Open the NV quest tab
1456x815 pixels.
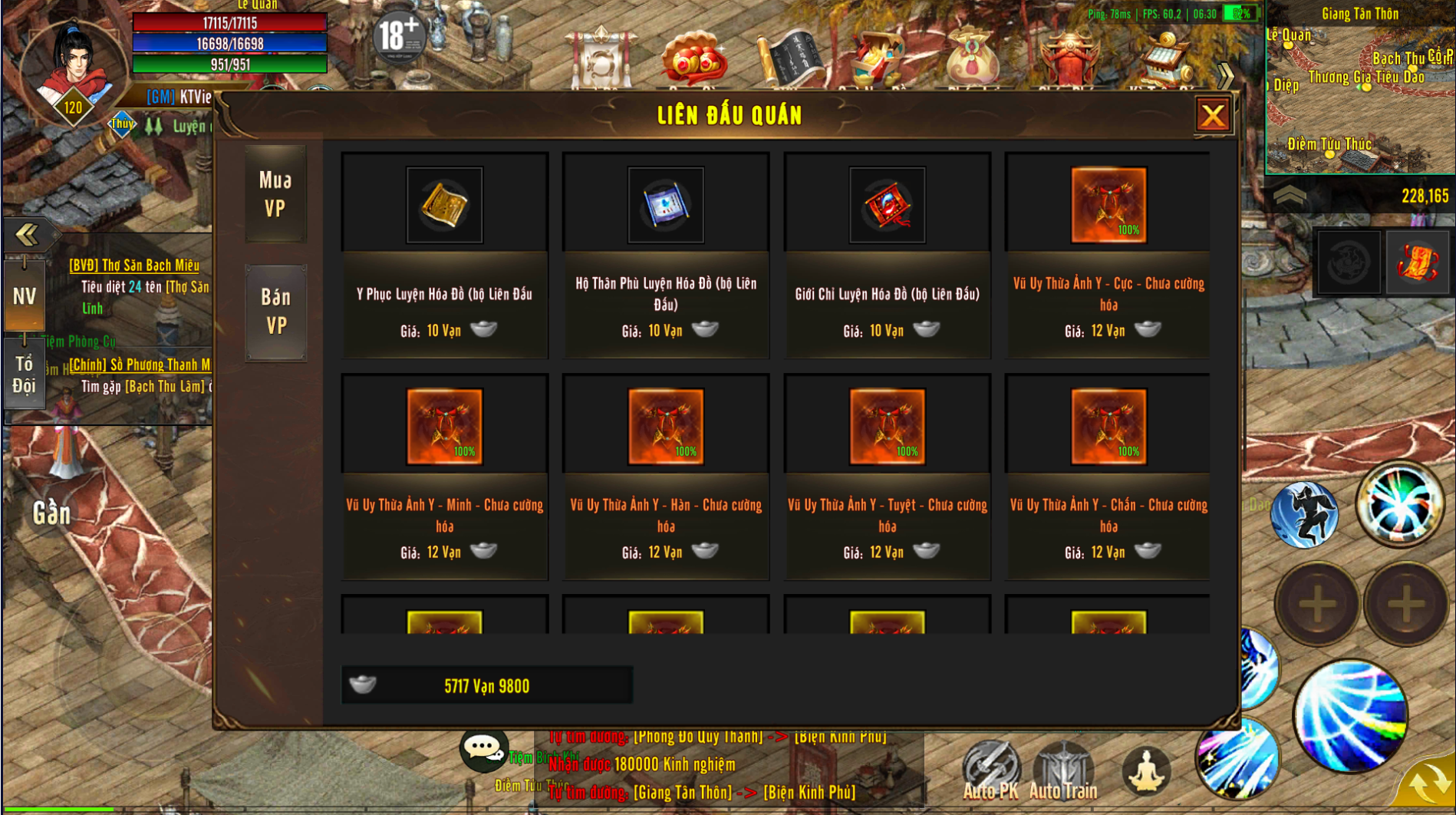click(24, 296)
